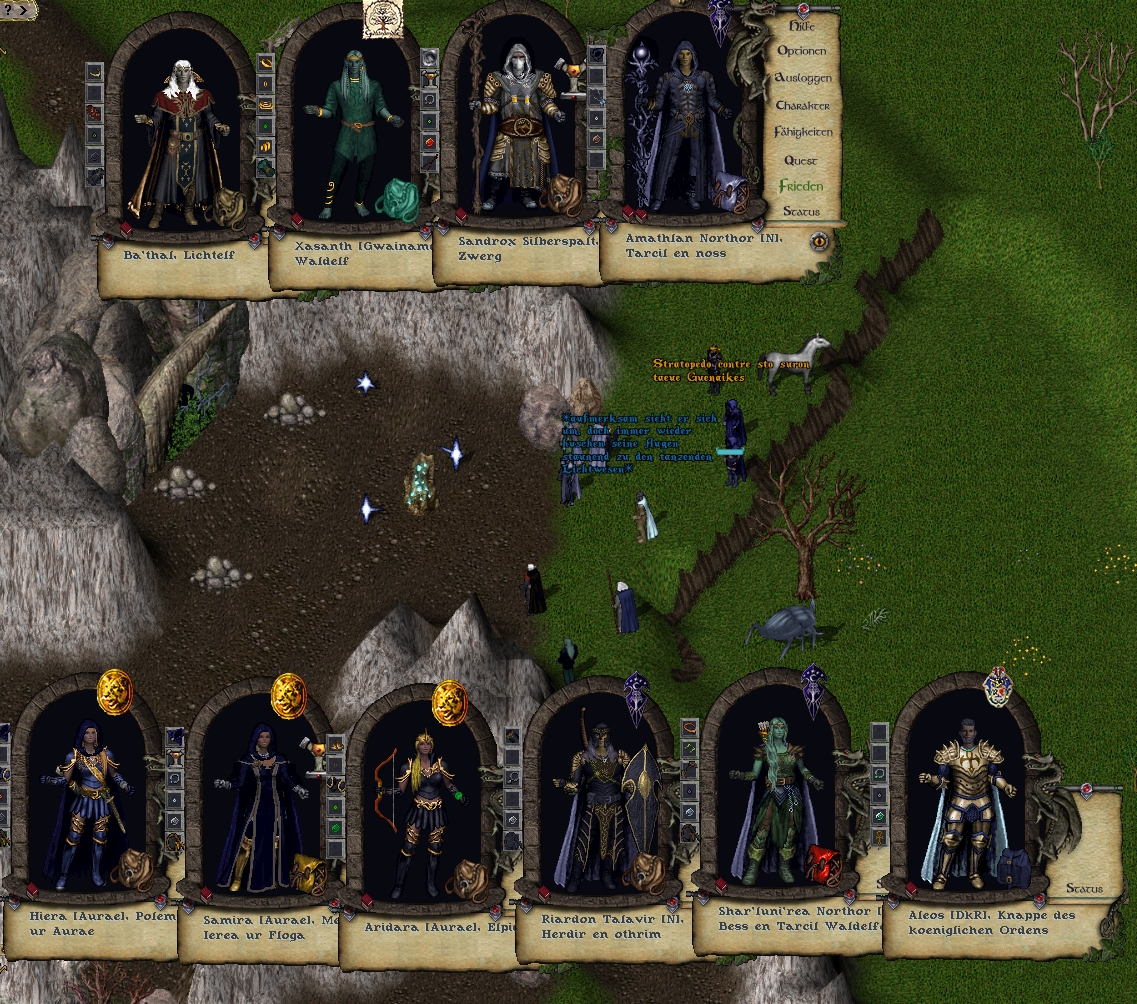Click the heraldic crest above Aleos
This screenshot has width=1137, height=1004.
click(995, 686)
